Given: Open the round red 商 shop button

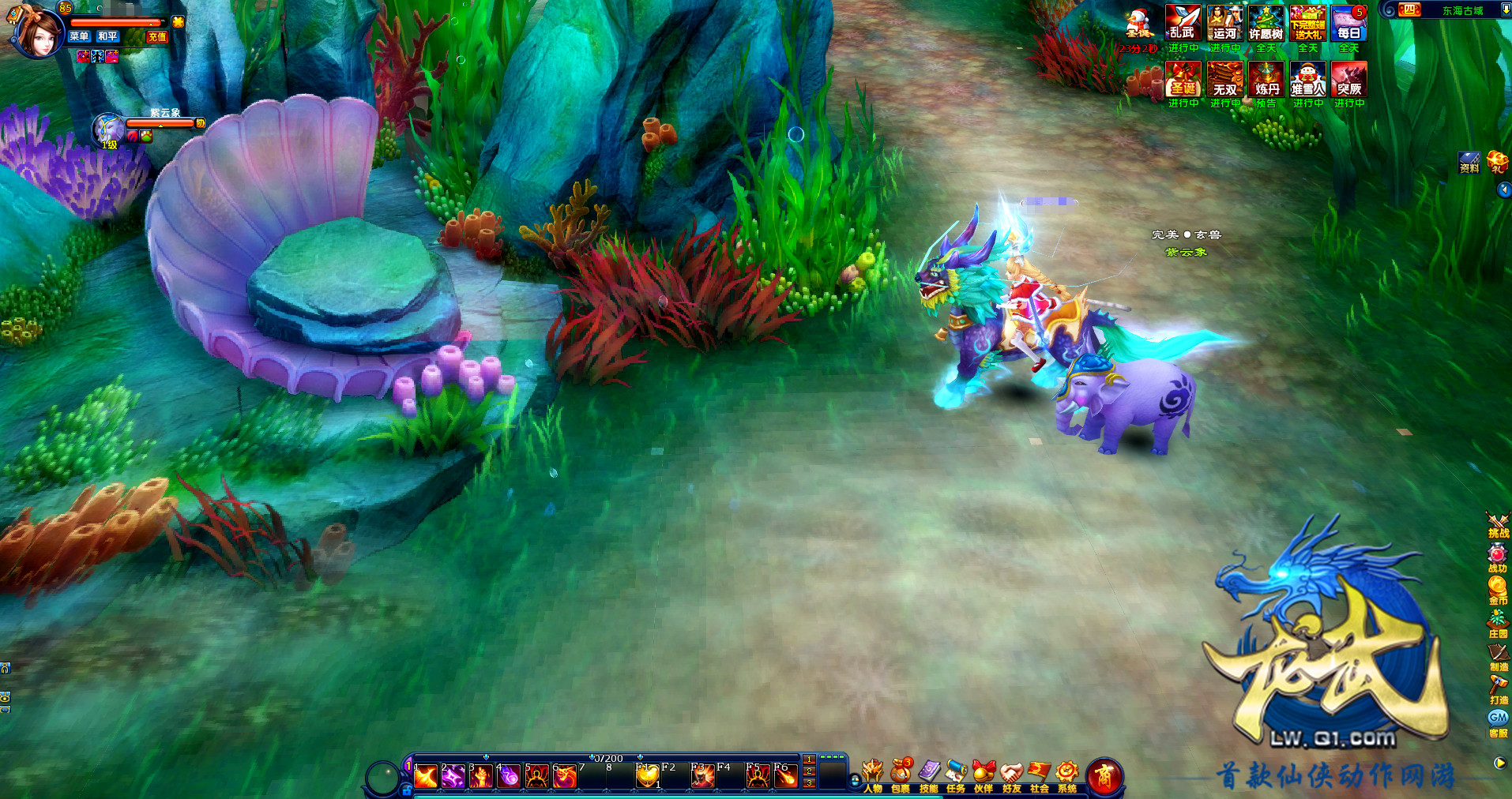Looking at the screenshot, I should (1104, 777).
